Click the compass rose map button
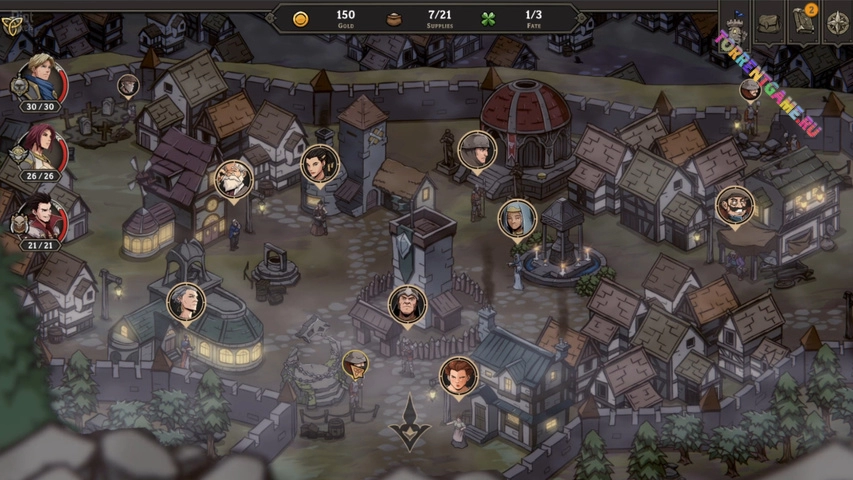 [837, 24]
